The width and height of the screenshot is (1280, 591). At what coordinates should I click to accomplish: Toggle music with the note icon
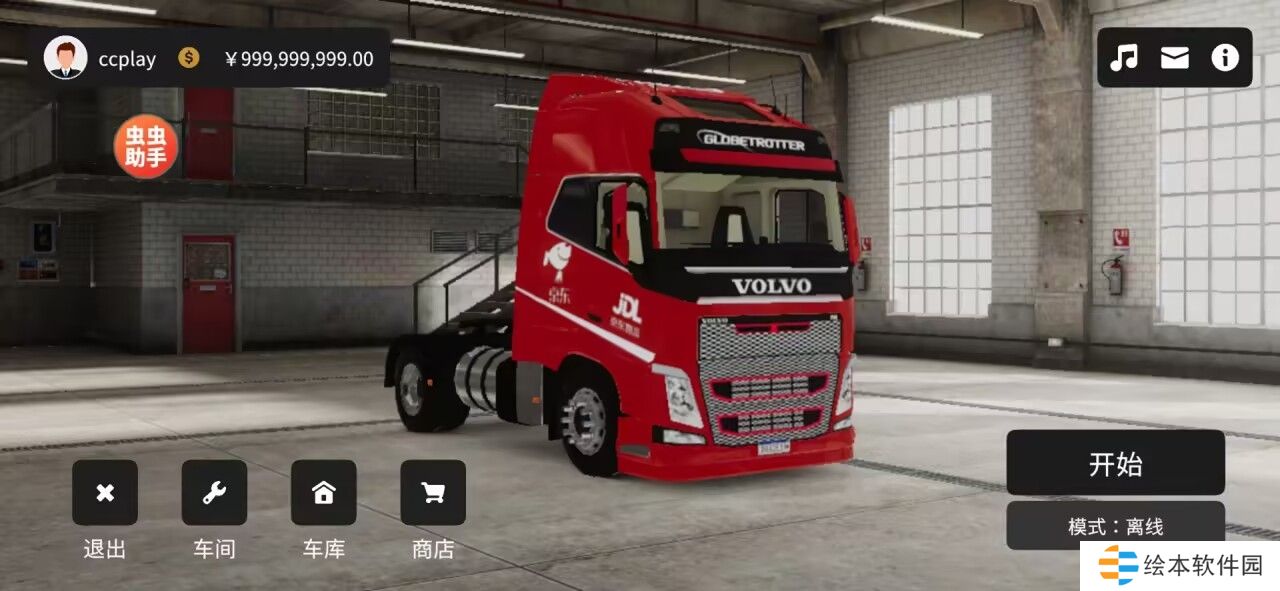point(1124,58)
